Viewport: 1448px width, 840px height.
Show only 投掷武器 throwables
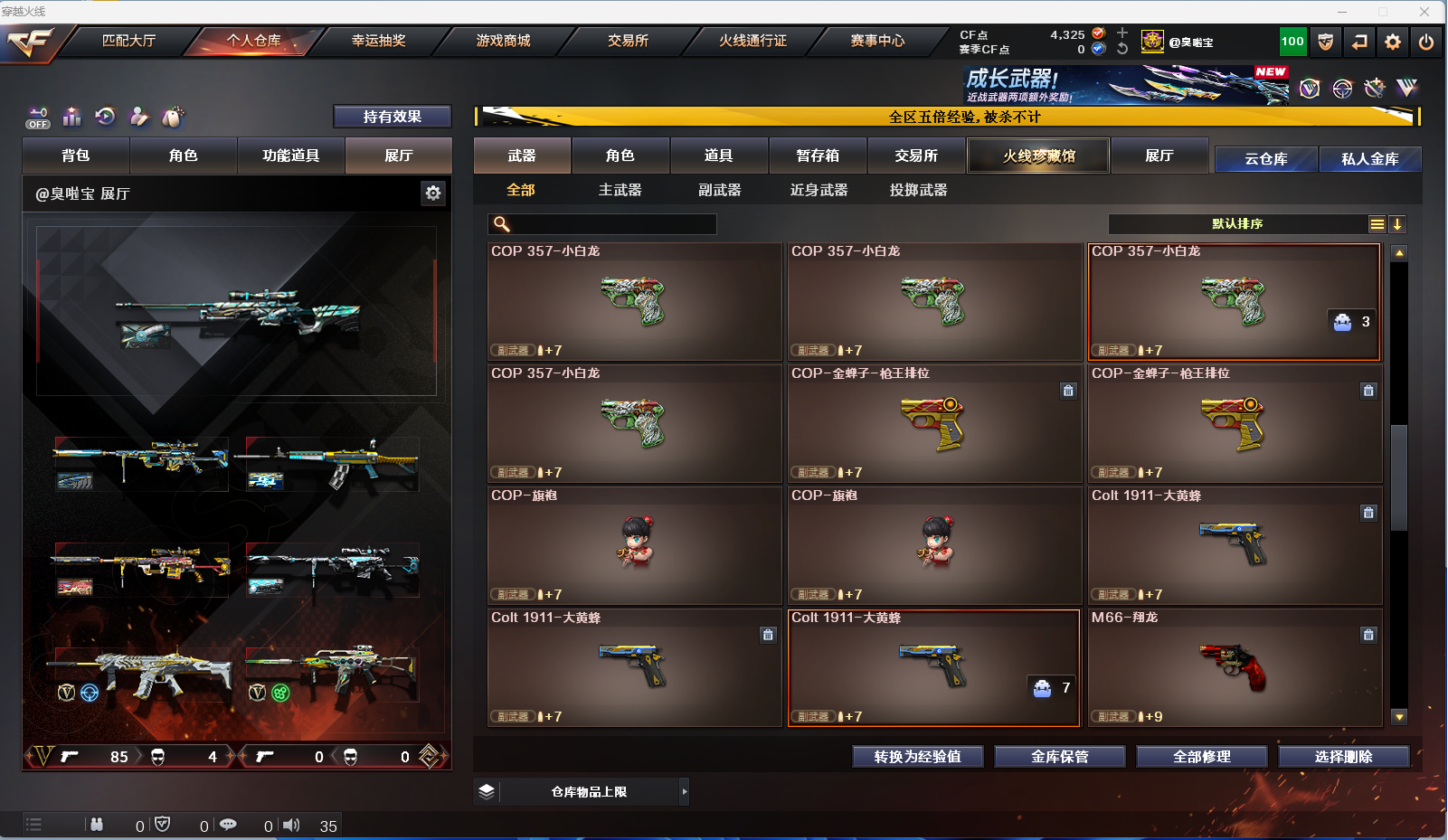pyautogui.click(x=918, y=190)
